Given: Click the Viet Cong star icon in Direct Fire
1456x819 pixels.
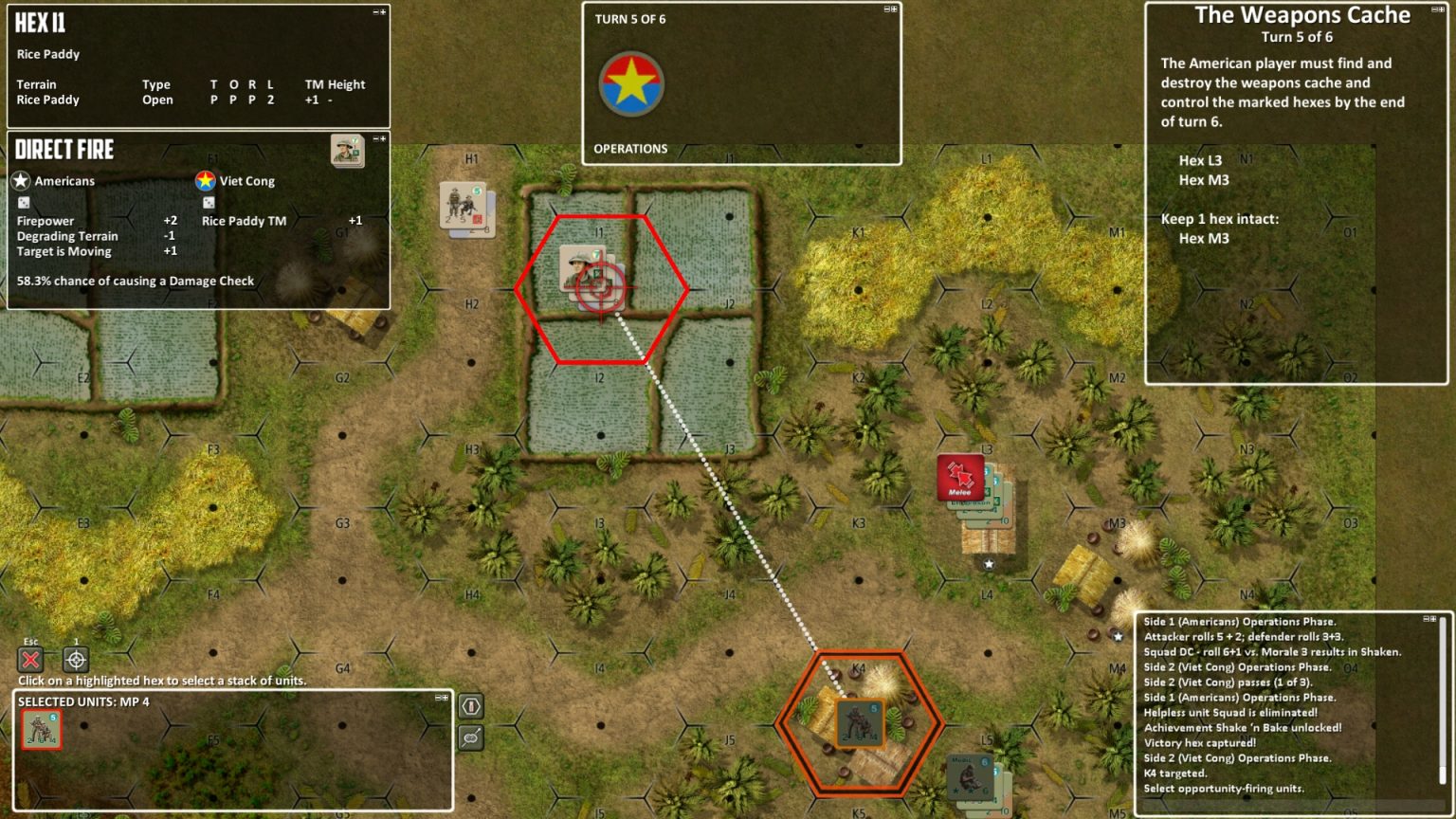Looking at the screenshot, I should [205, 181].
